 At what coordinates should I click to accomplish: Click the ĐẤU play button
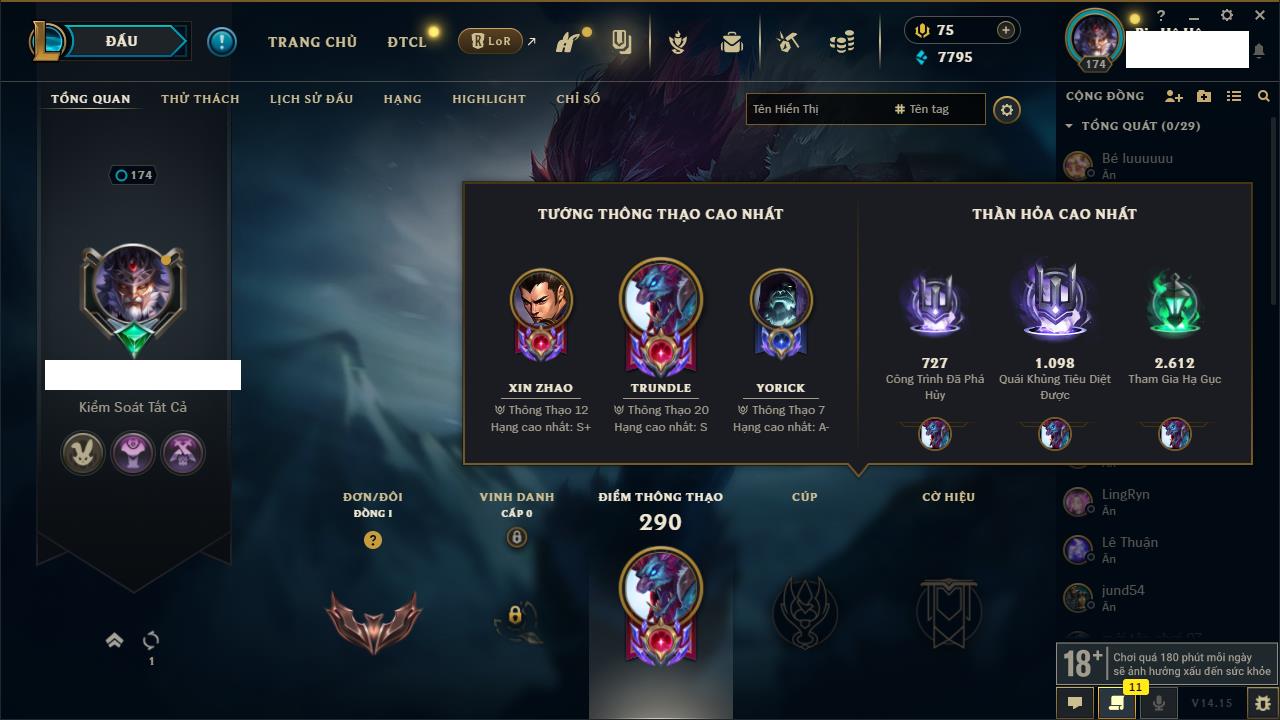coord(122,41)
